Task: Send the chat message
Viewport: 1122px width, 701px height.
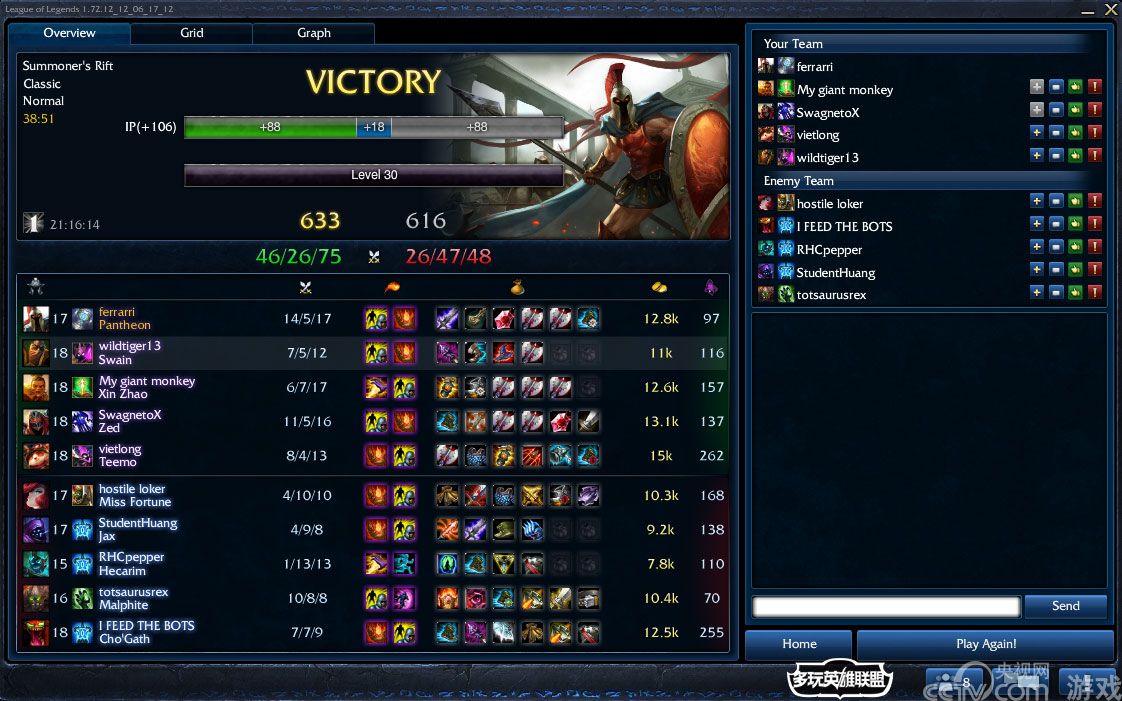Action: click(x=1065, y=606)
